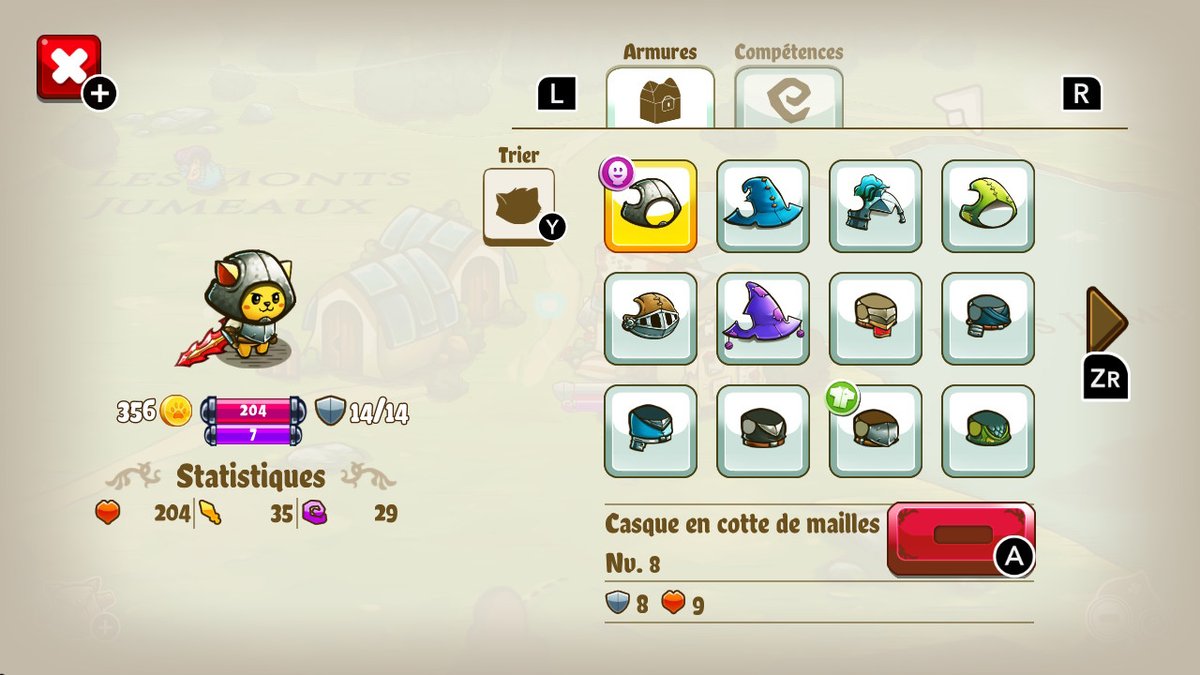Screen dimensions: 1200x675
Task: Choose the blue wizard hat
Action: pos(763,206)
